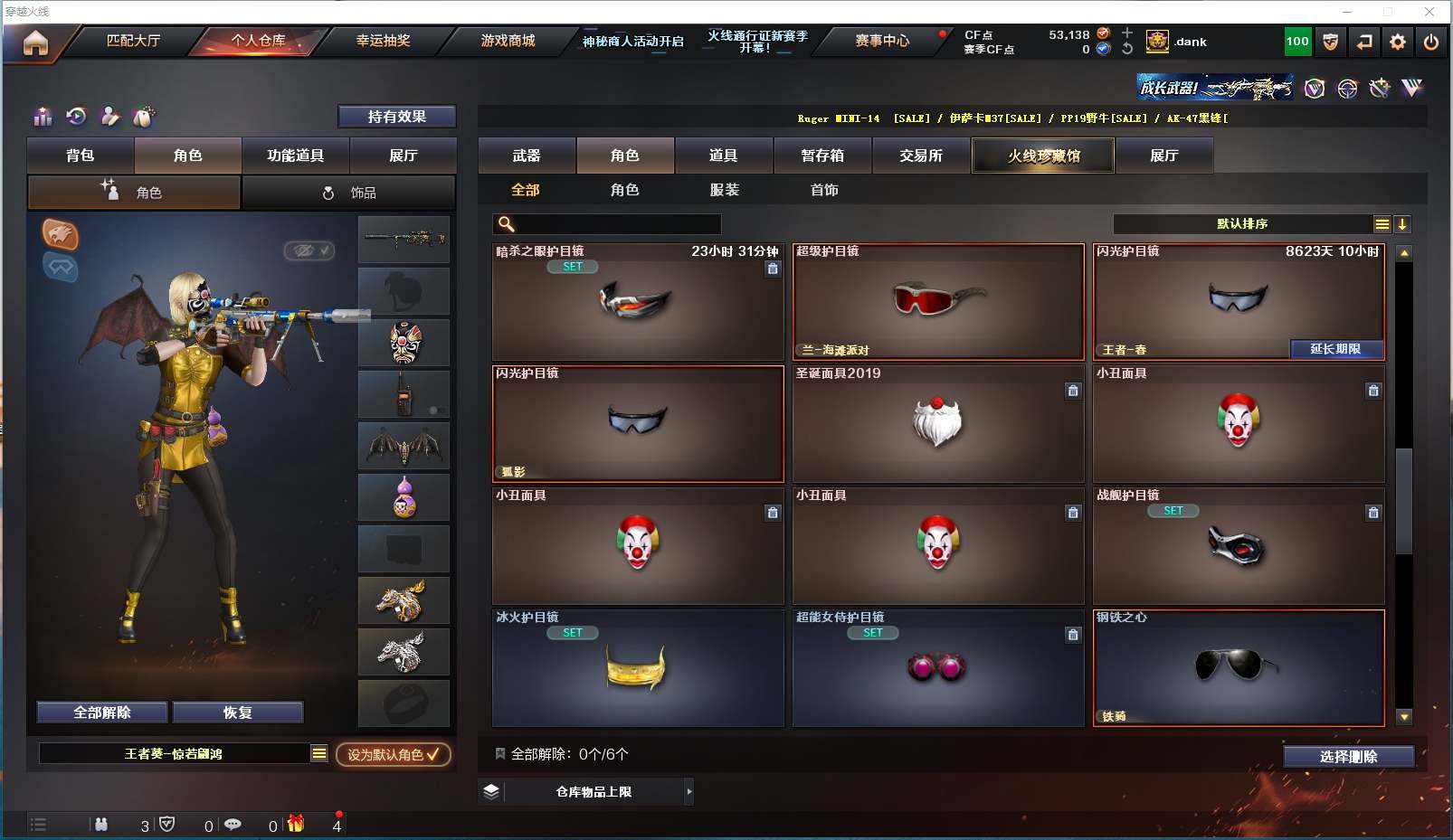This screenshot has width=1453, height=840.
Task: Filter items by 服装 category
Action: coord(724,190)
